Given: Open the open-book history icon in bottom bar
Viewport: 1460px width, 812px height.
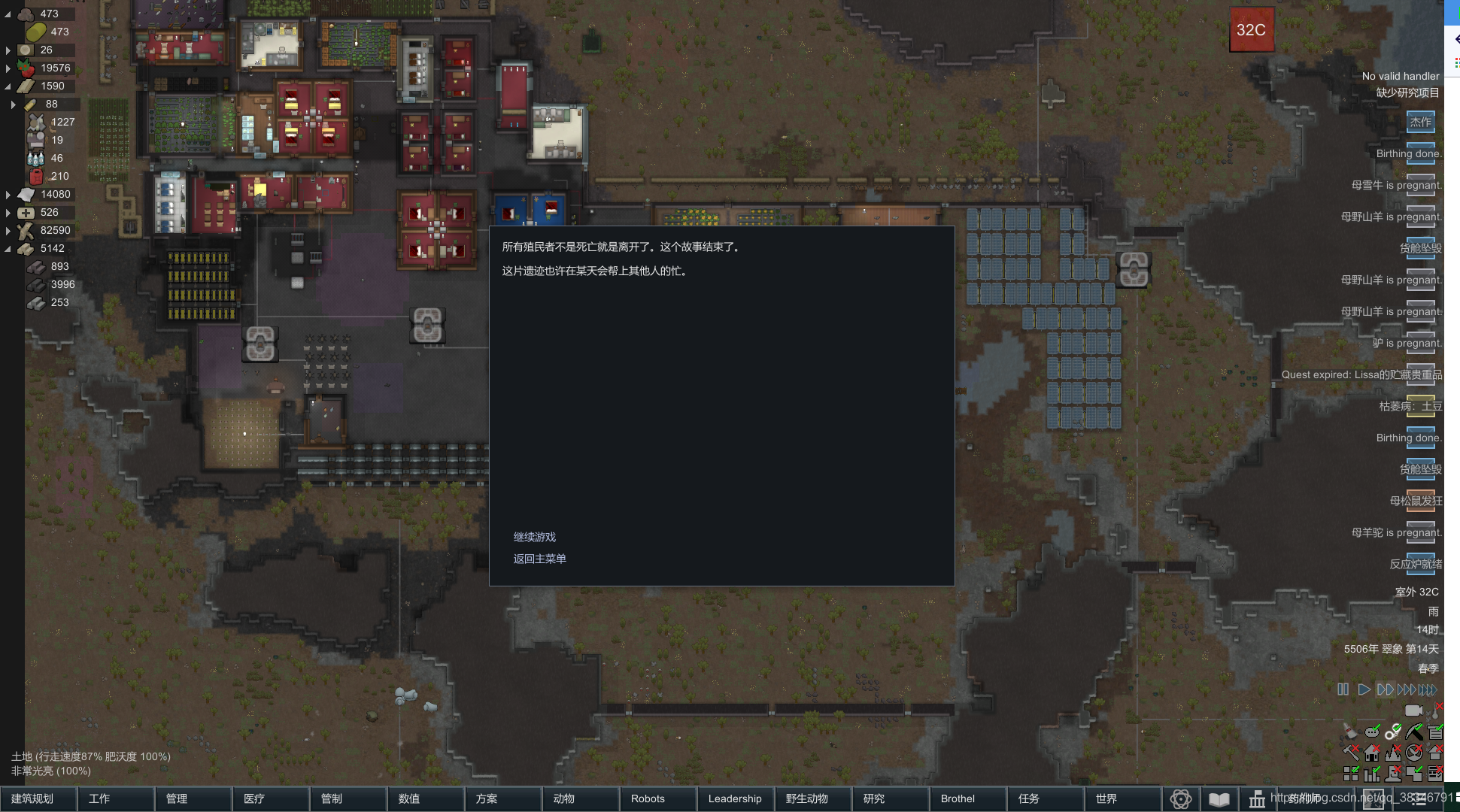Looking at the screenshot, I should pos(1219,799).
